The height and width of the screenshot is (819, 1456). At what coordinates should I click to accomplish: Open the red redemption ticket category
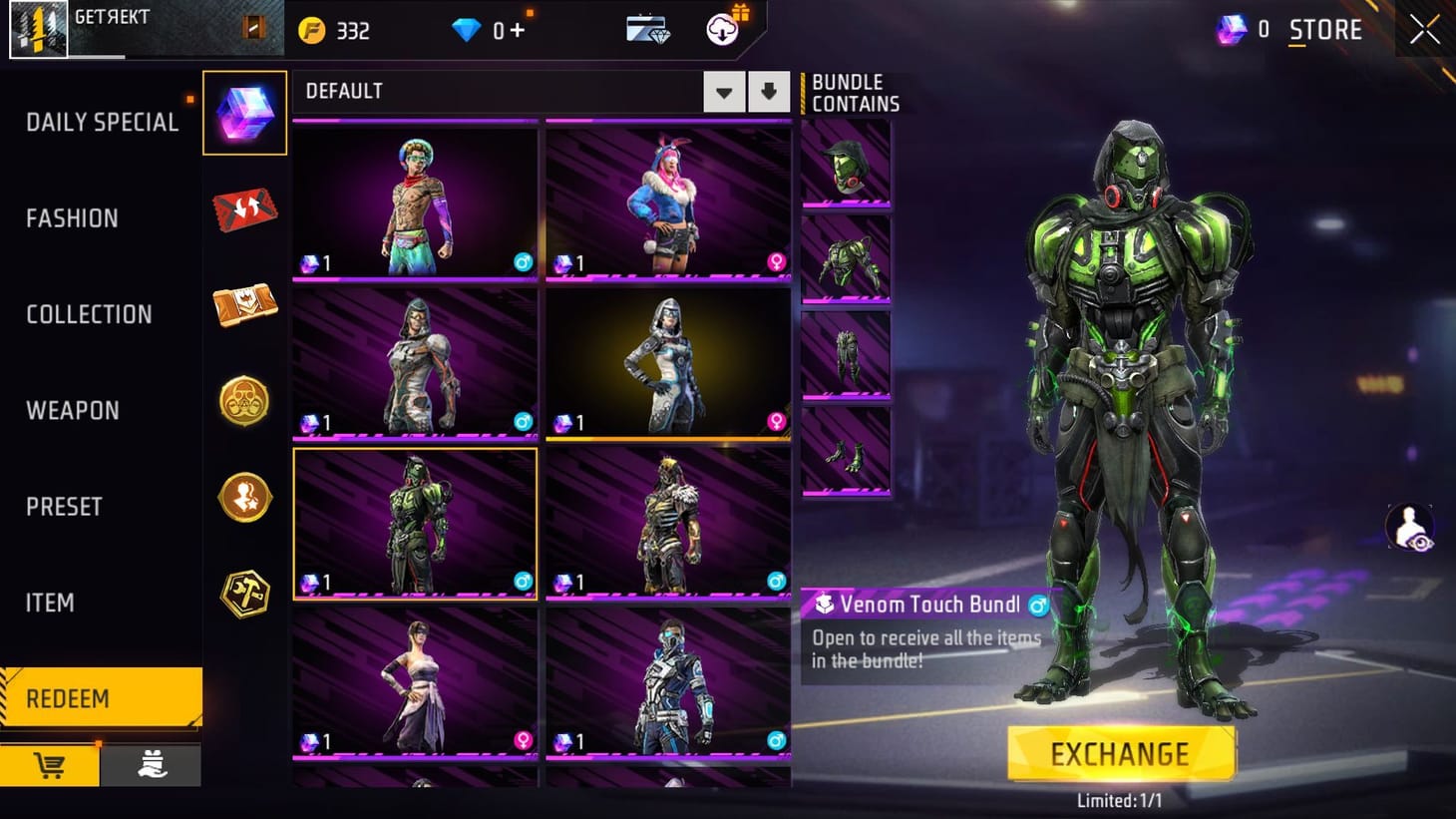pos(244,207)
